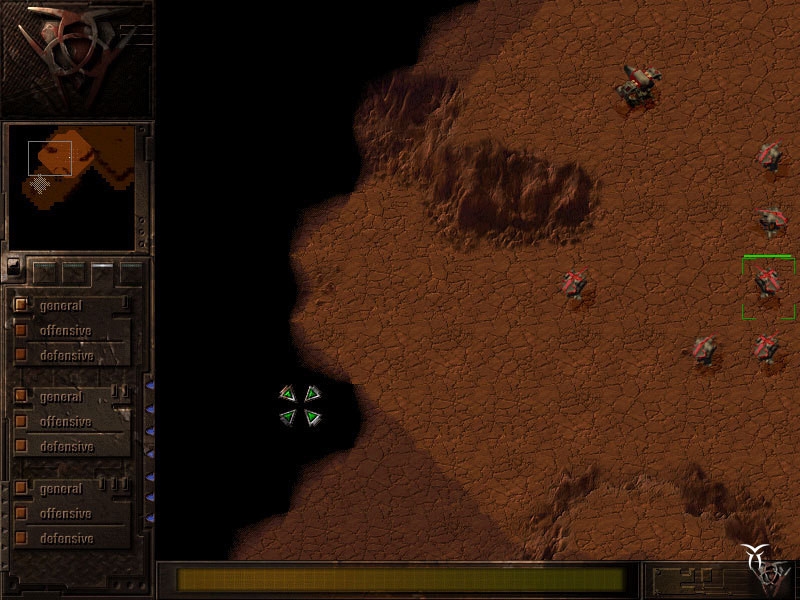The height and width of the screenshot is (600, 800).
Task: Click the minimap in the sidebar
Action: pyautogui.click(x=71, y=187)
